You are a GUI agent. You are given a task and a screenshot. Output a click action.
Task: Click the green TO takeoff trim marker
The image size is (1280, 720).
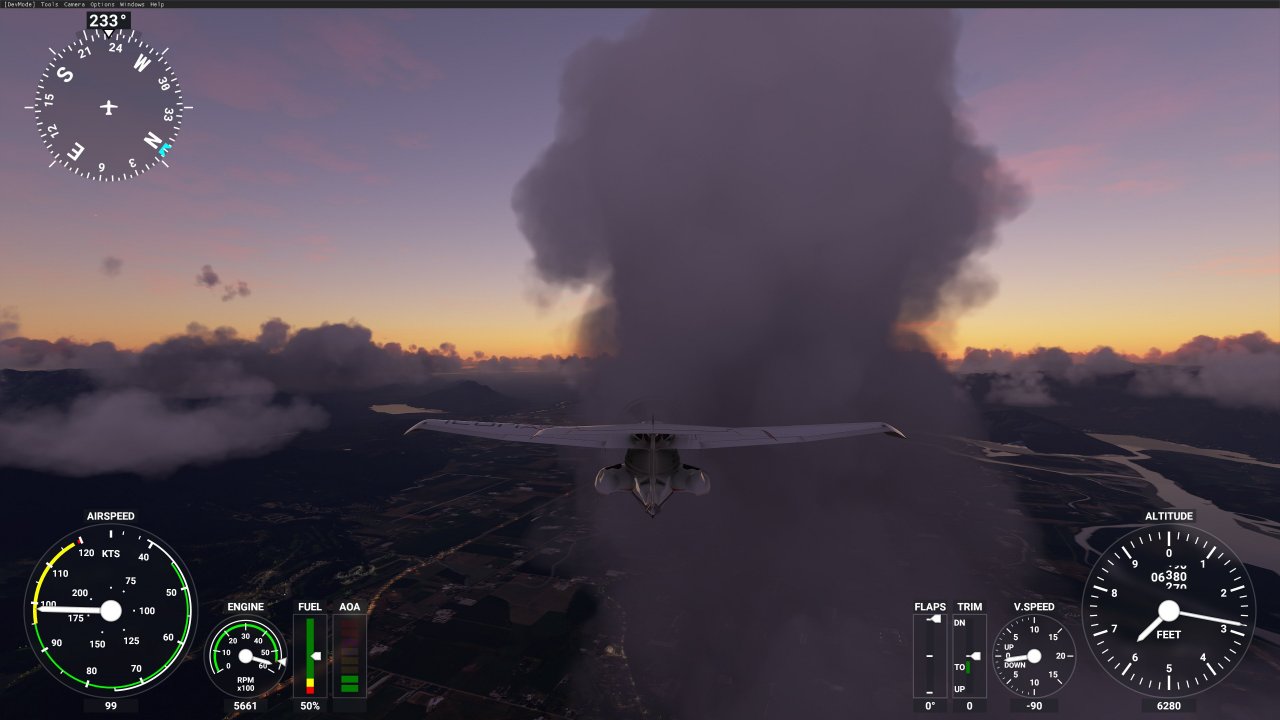[968, 667]
